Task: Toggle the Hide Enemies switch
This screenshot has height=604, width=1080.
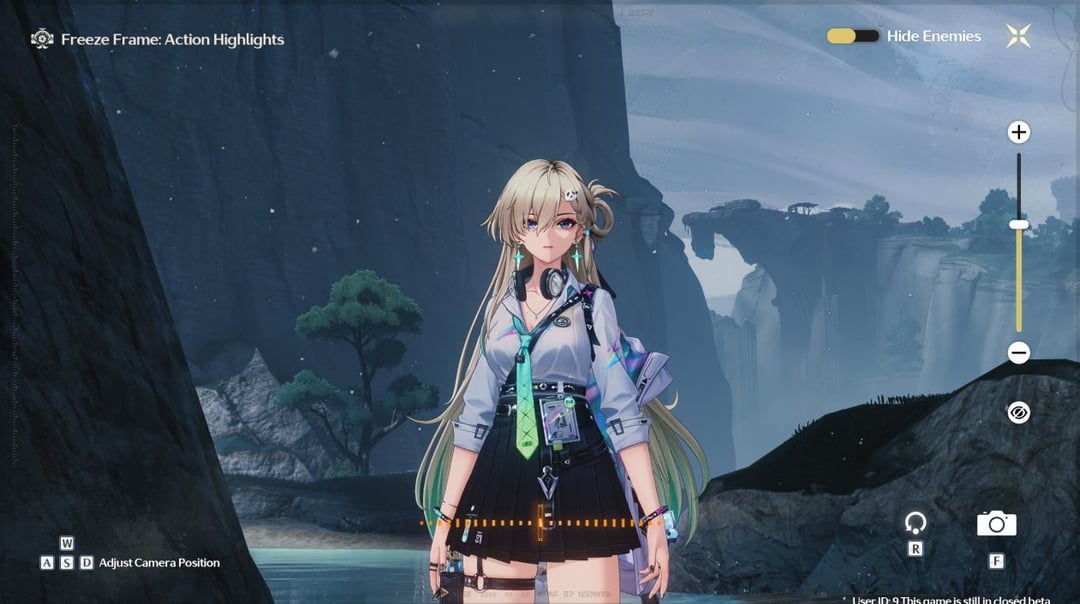Action: [852, 36]
